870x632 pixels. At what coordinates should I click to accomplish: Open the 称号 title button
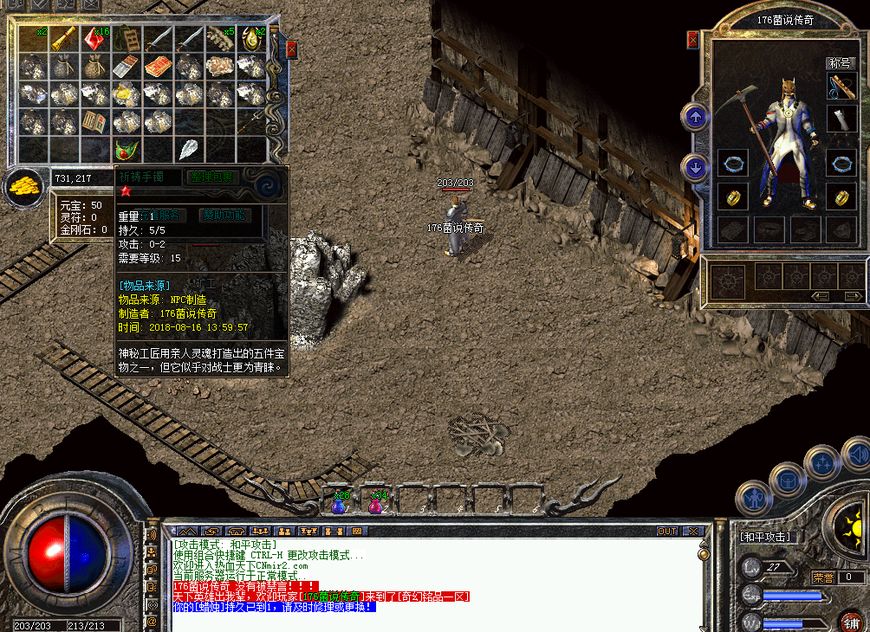[840, 63]
